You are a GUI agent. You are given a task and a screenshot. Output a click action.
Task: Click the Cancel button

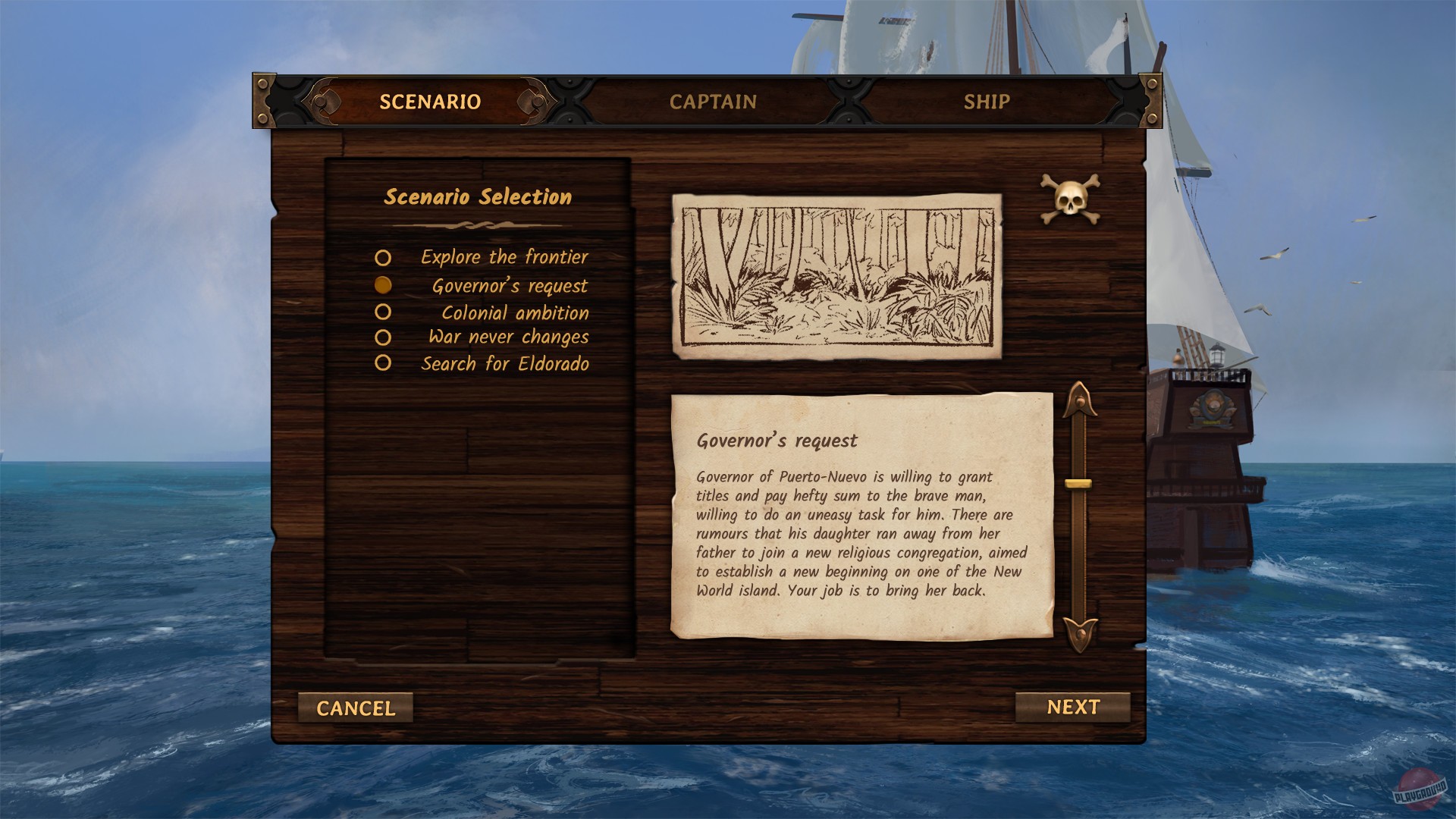point(356,708)
